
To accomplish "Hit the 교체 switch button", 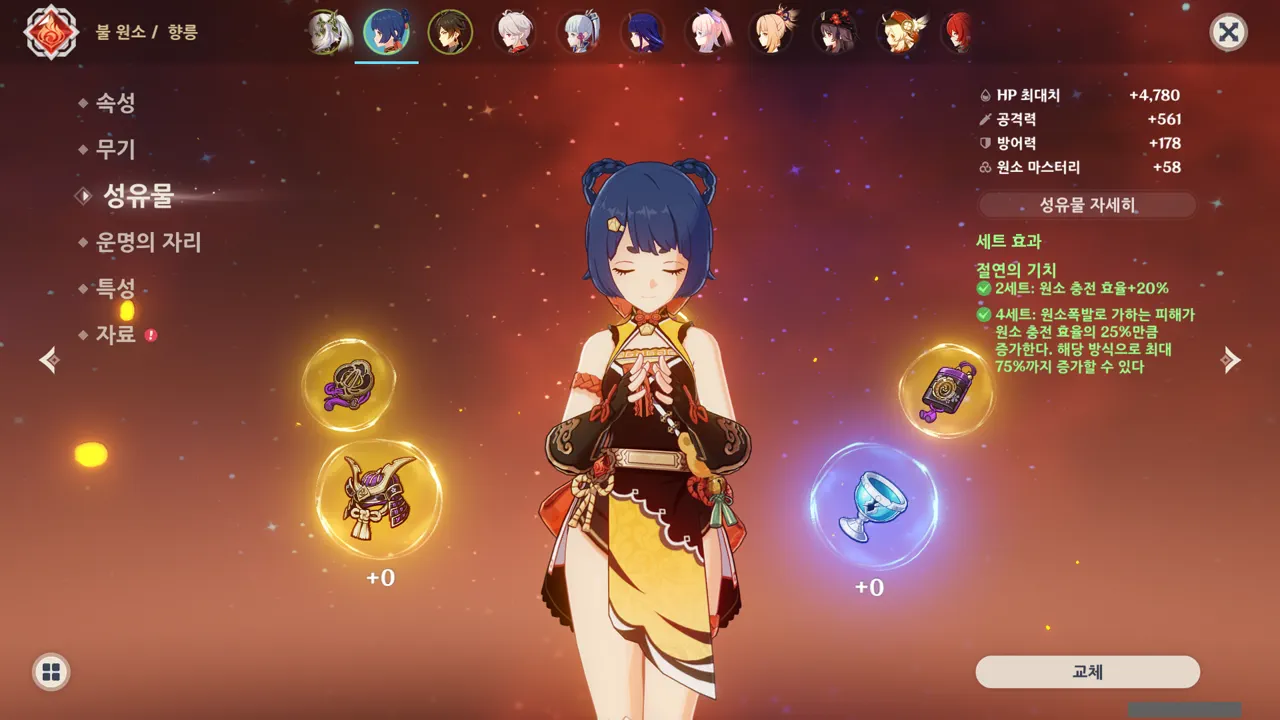I will [1087, 672].
